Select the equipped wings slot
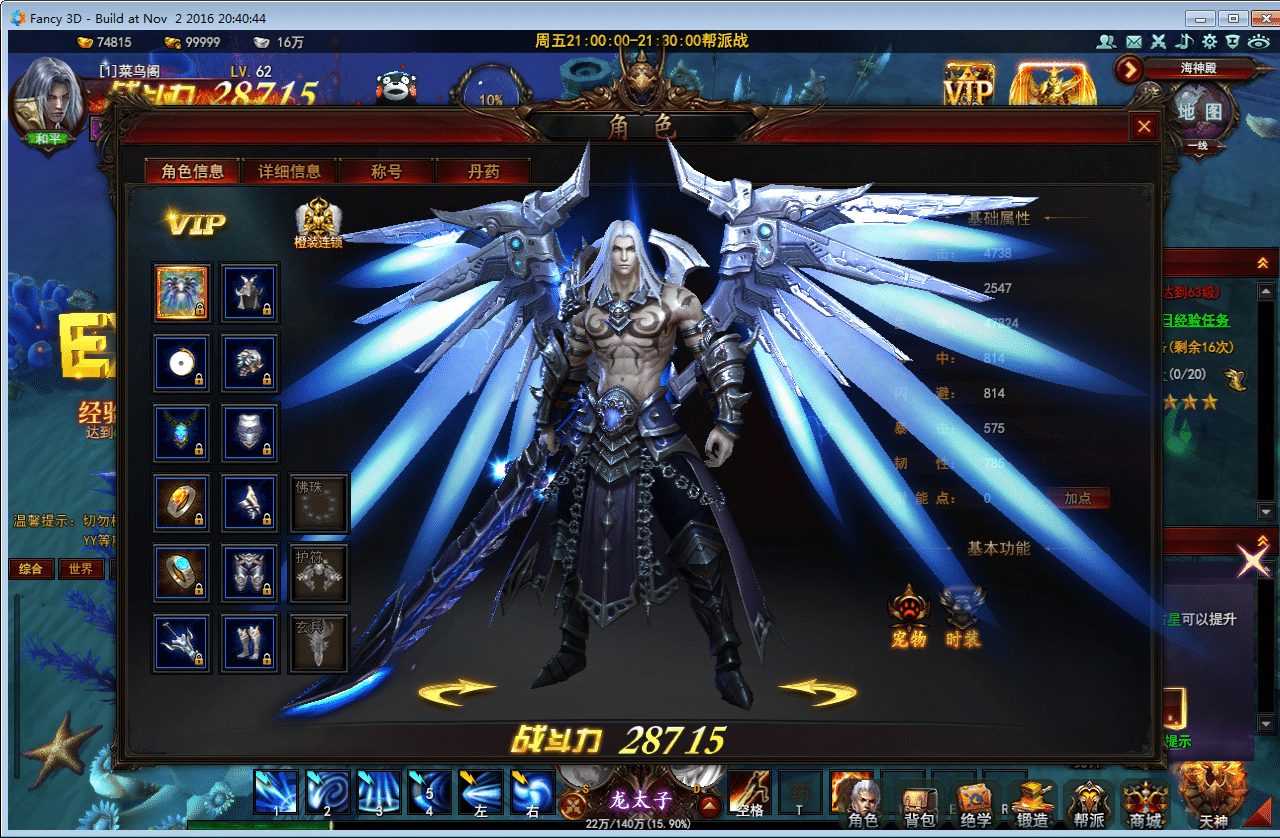 point(182,292)
